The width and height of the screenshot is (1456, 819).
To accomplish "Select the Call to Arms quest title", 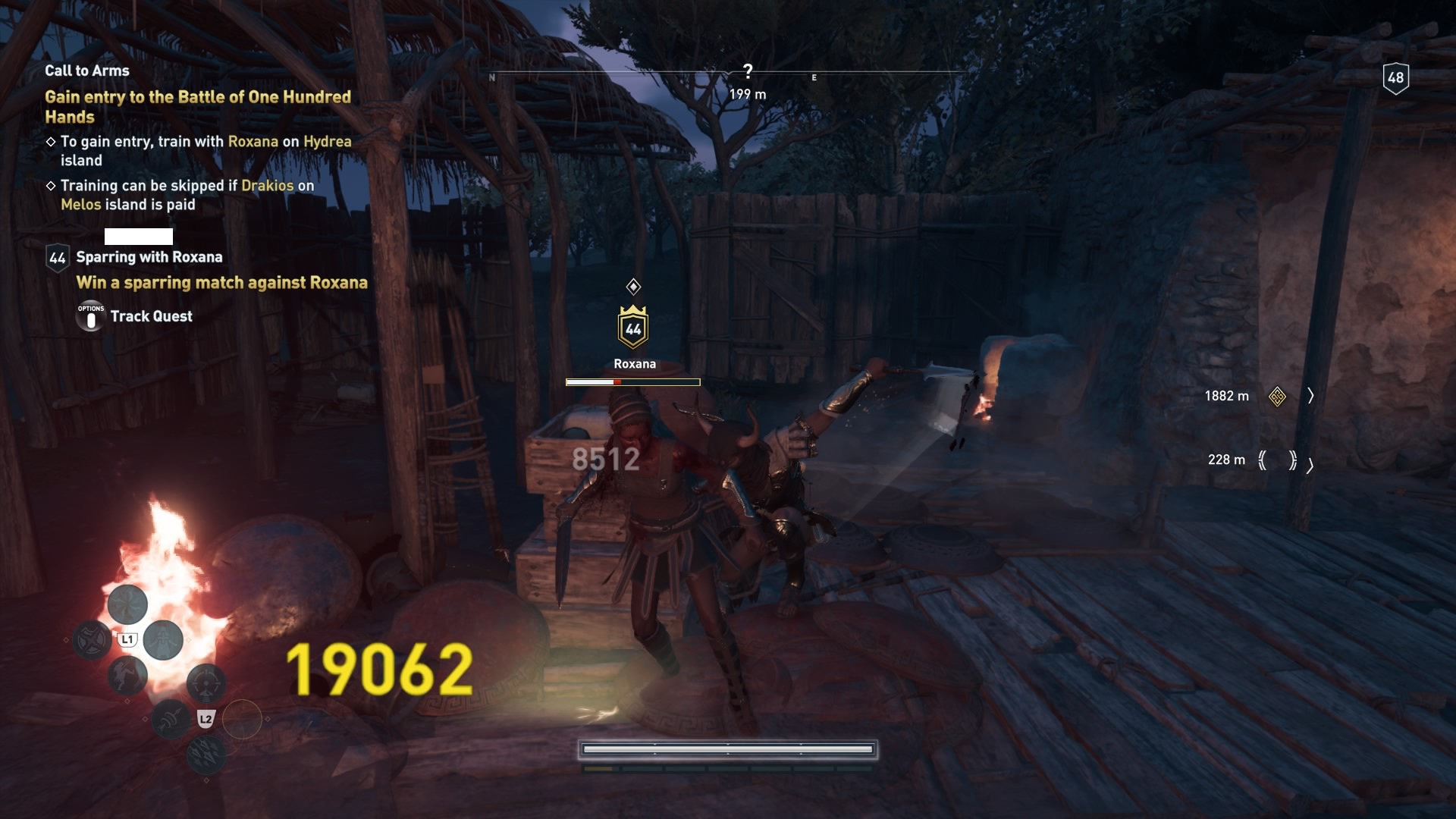I will coord(87,70).
